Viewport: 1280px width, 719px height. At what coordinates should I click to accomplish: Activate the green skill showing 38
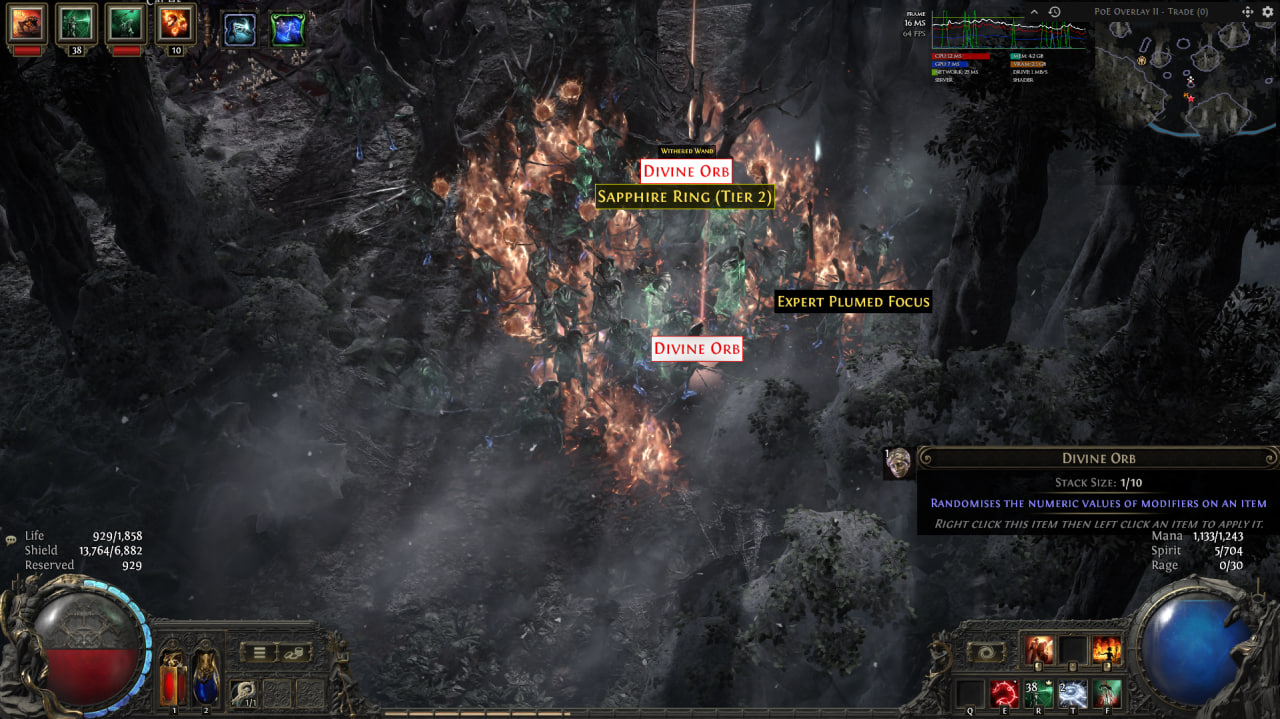[1038, 692]
